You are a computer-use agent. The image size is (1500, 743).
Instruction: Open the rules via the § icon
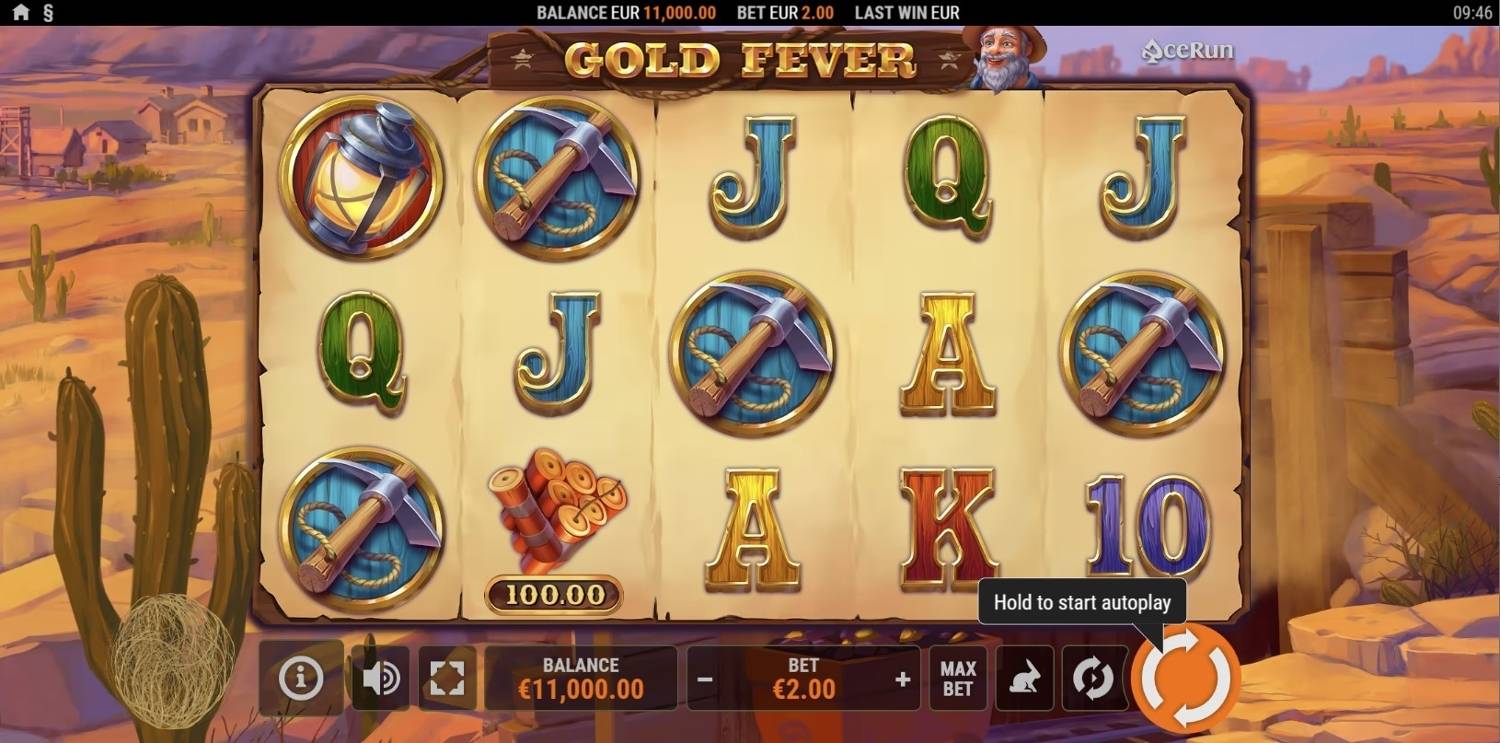click(47, 13)
